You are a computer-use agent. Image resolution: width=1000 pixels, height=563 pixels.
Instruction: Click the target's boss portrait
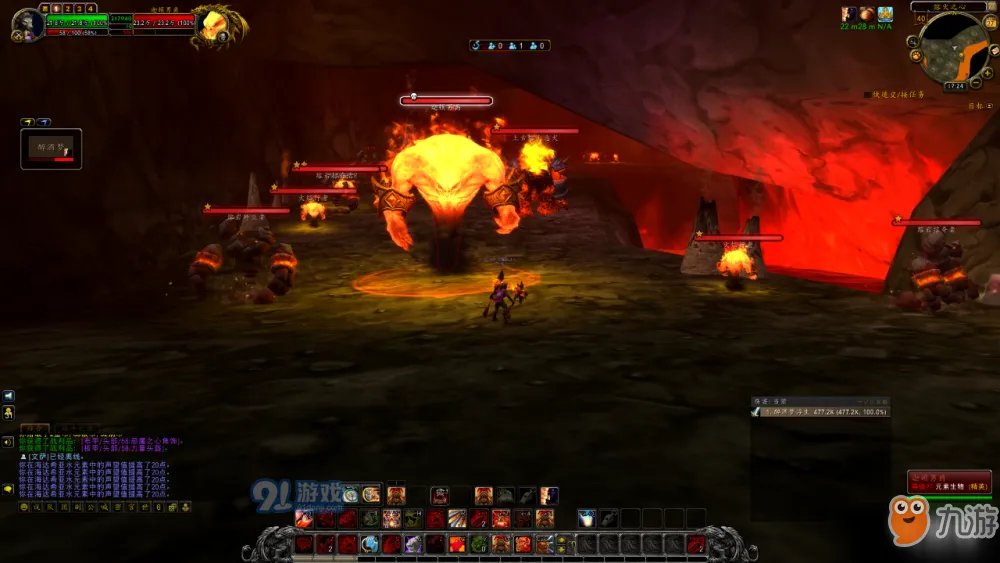214,24
